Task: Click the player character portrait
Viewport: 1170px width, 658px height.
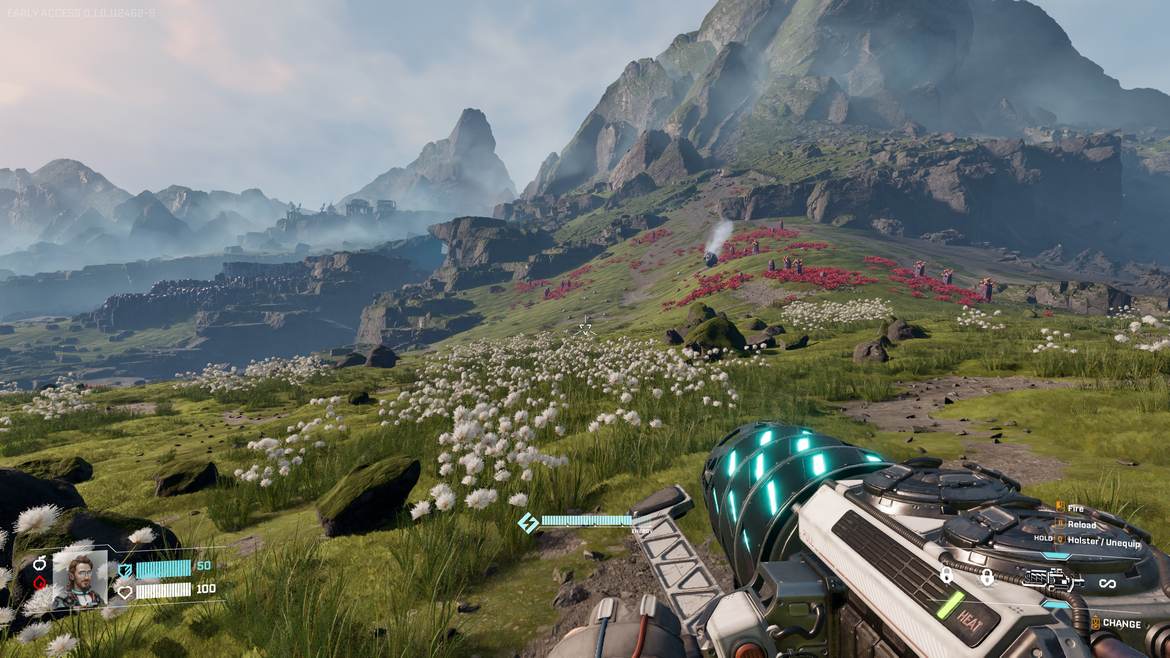Action: click(80, 578)
